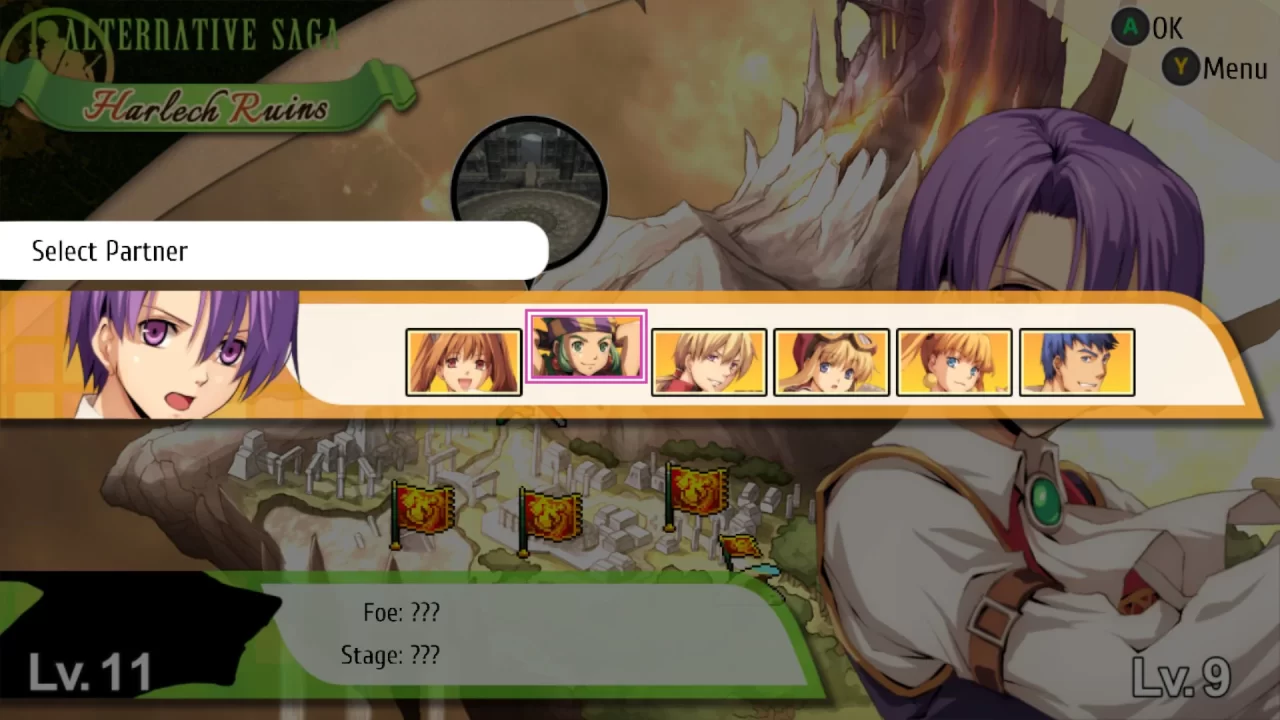Select the partner portrait with earring
The width and height of the screenshot is (1280, 720).
click(954, 361)
